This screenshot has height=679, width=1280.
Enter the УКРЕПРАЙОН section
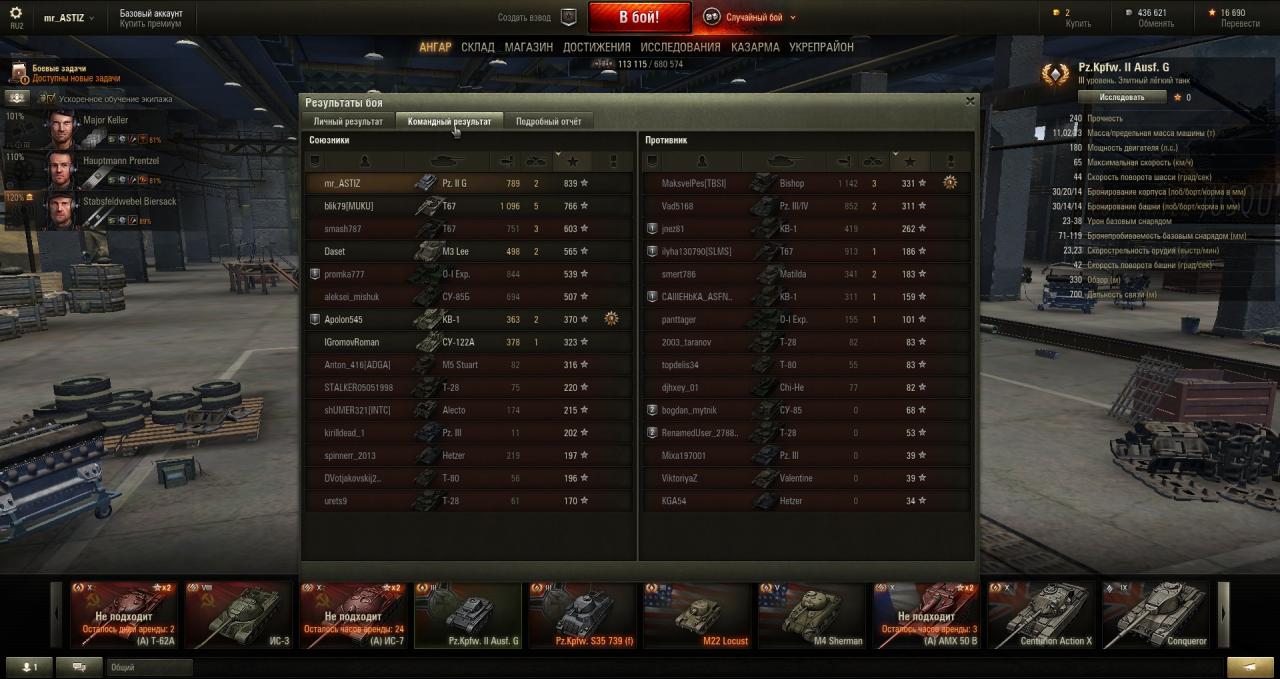tap(821, 47)
